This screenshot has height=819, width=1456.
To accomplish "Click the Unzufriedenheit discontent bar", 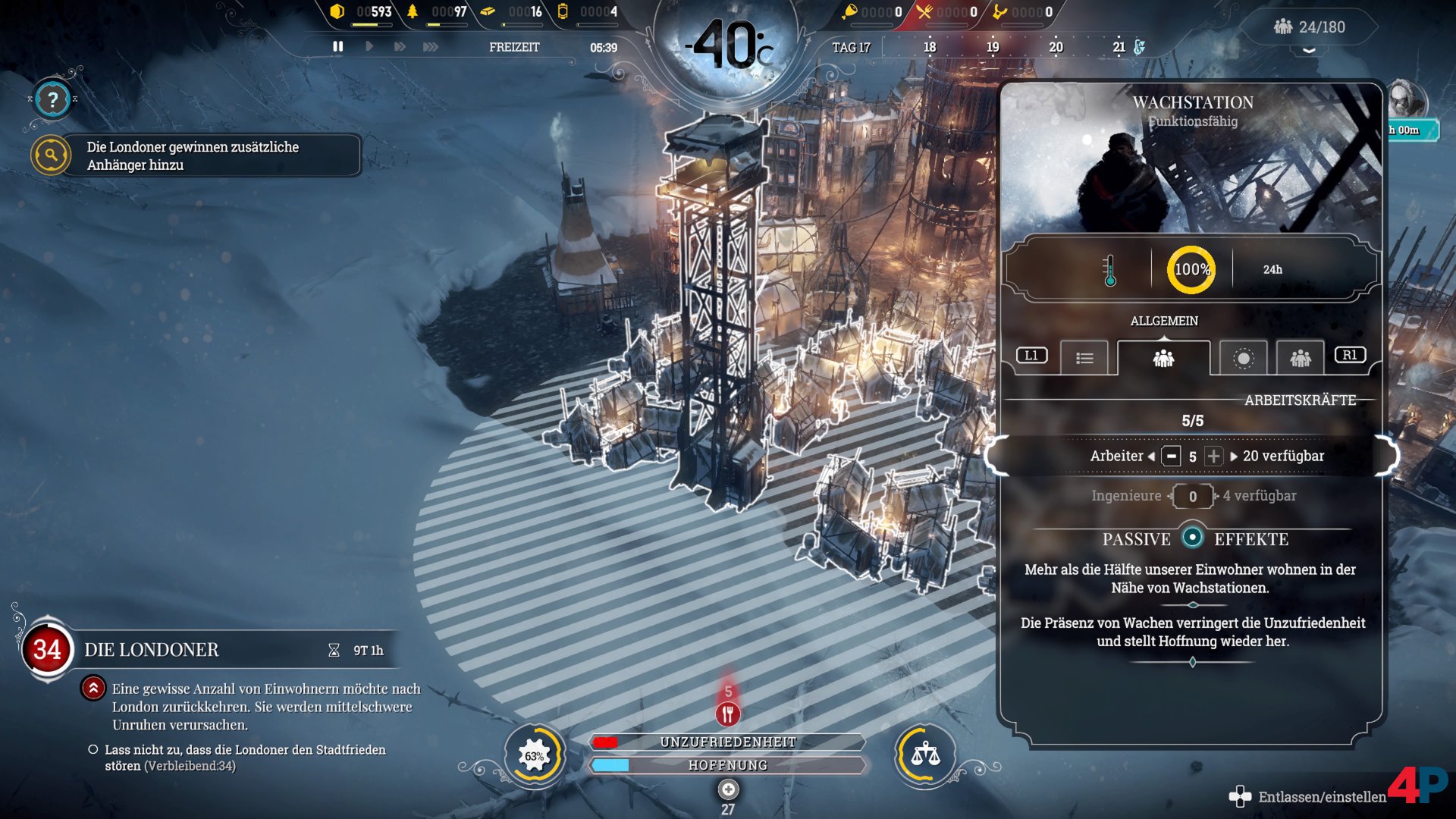I will [728, 742].
